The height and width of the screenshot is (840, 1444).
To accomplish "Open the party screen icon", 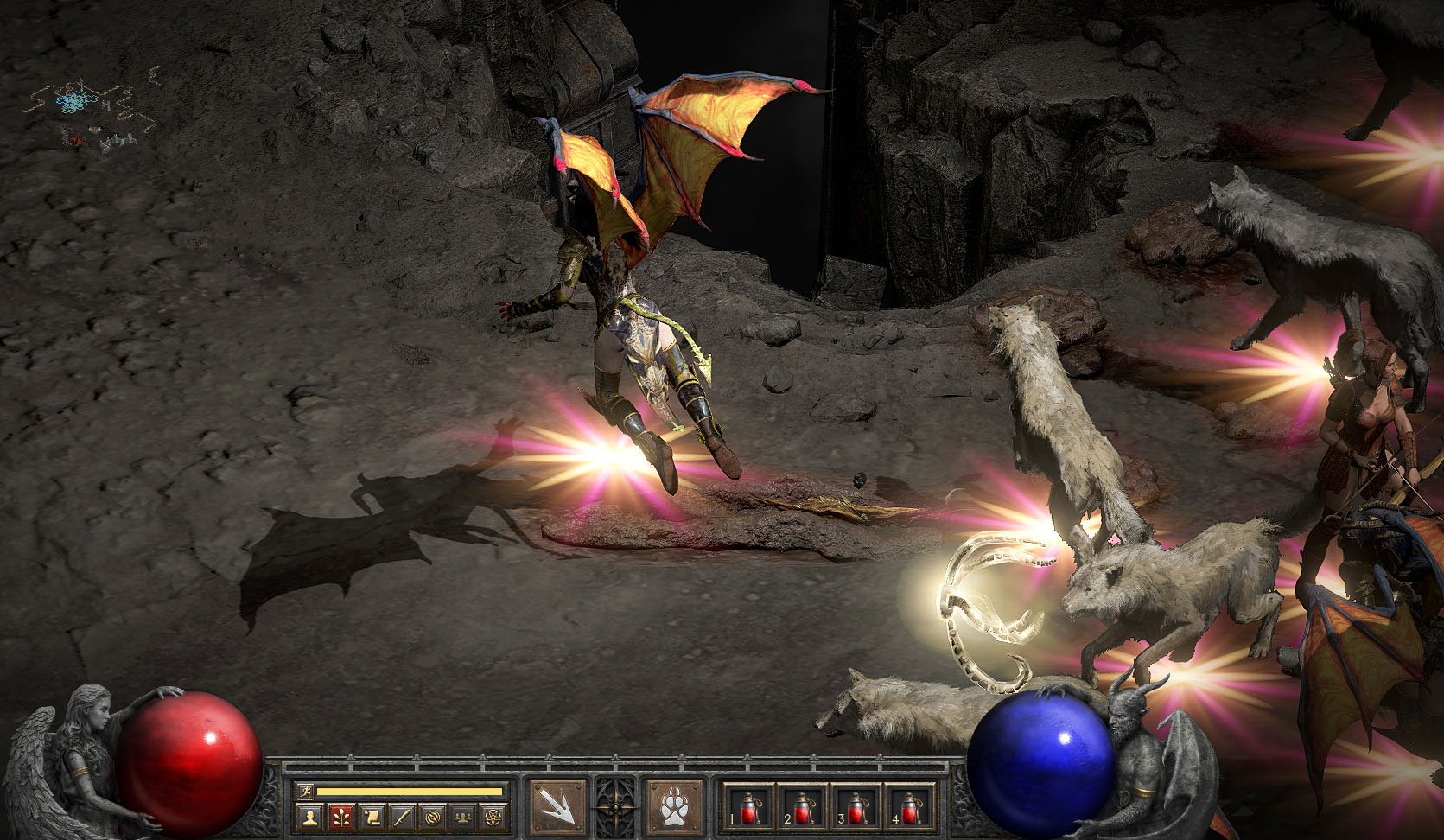I will (463, 816).
